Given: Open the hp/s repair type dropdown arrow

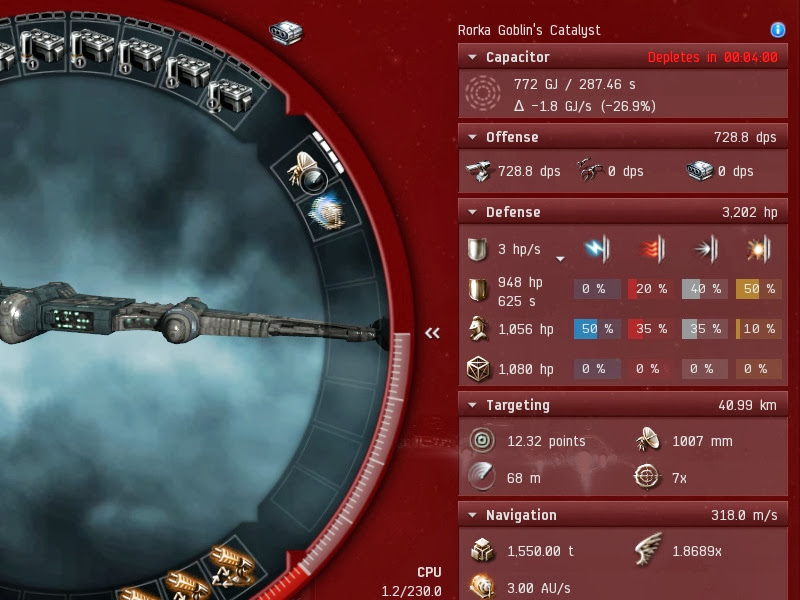Looking at the screenshot, I should (560, 258).
